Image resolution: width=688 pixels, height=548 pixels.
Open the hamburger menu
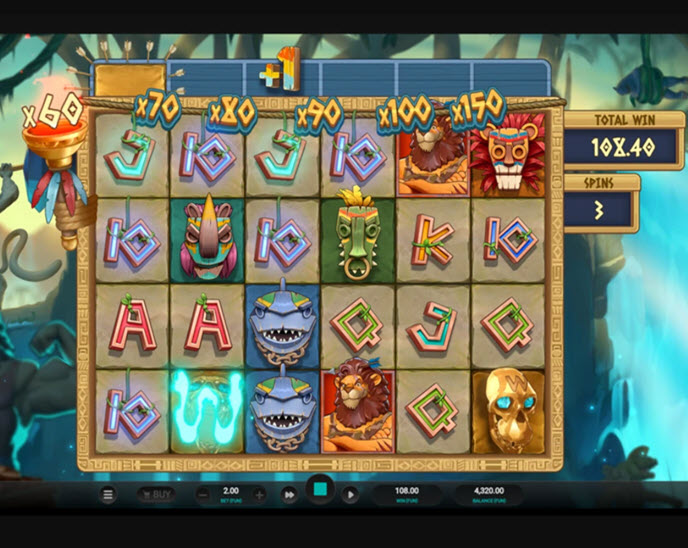(x=108, y=494)
